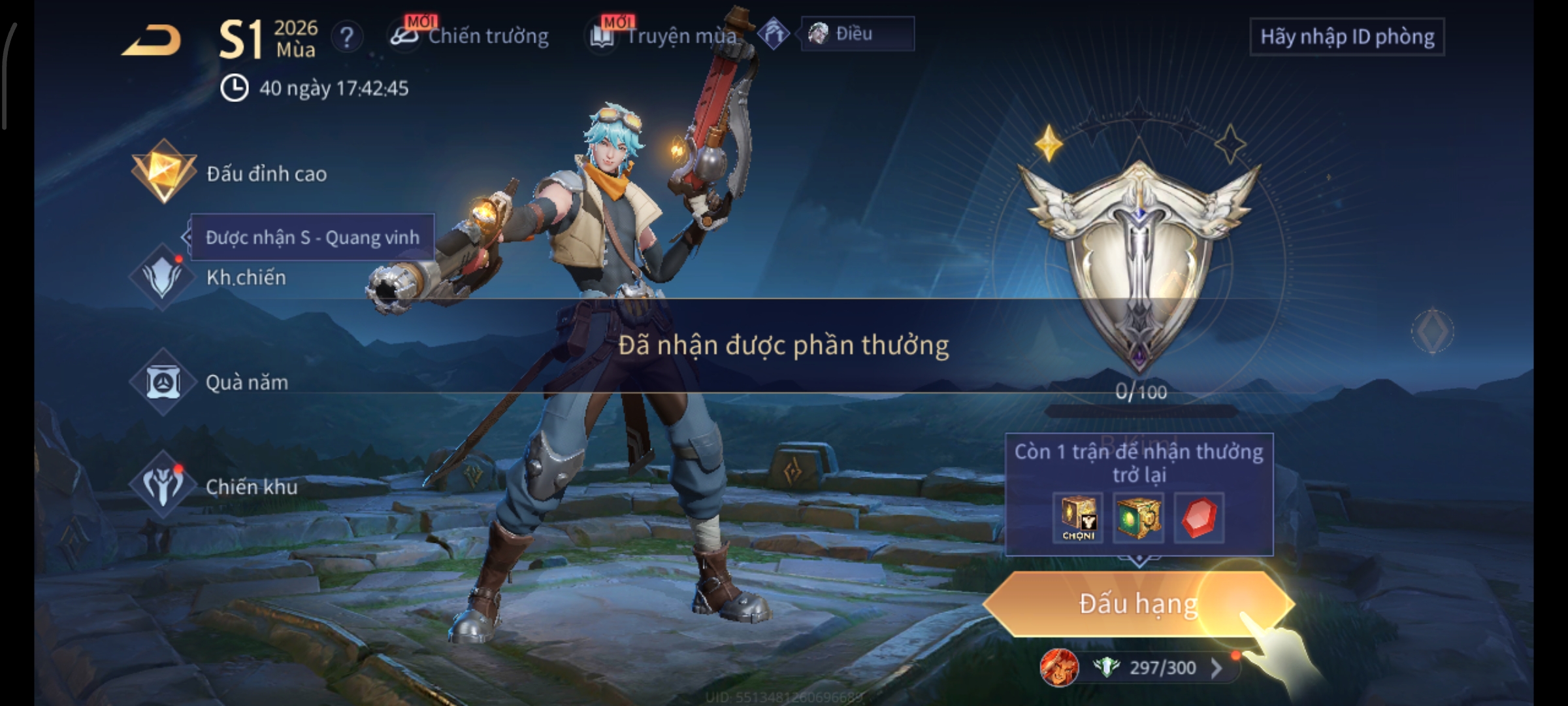Open the Kh.chiến menu entry
The image size is (1568, 706).
click(209, 277)
